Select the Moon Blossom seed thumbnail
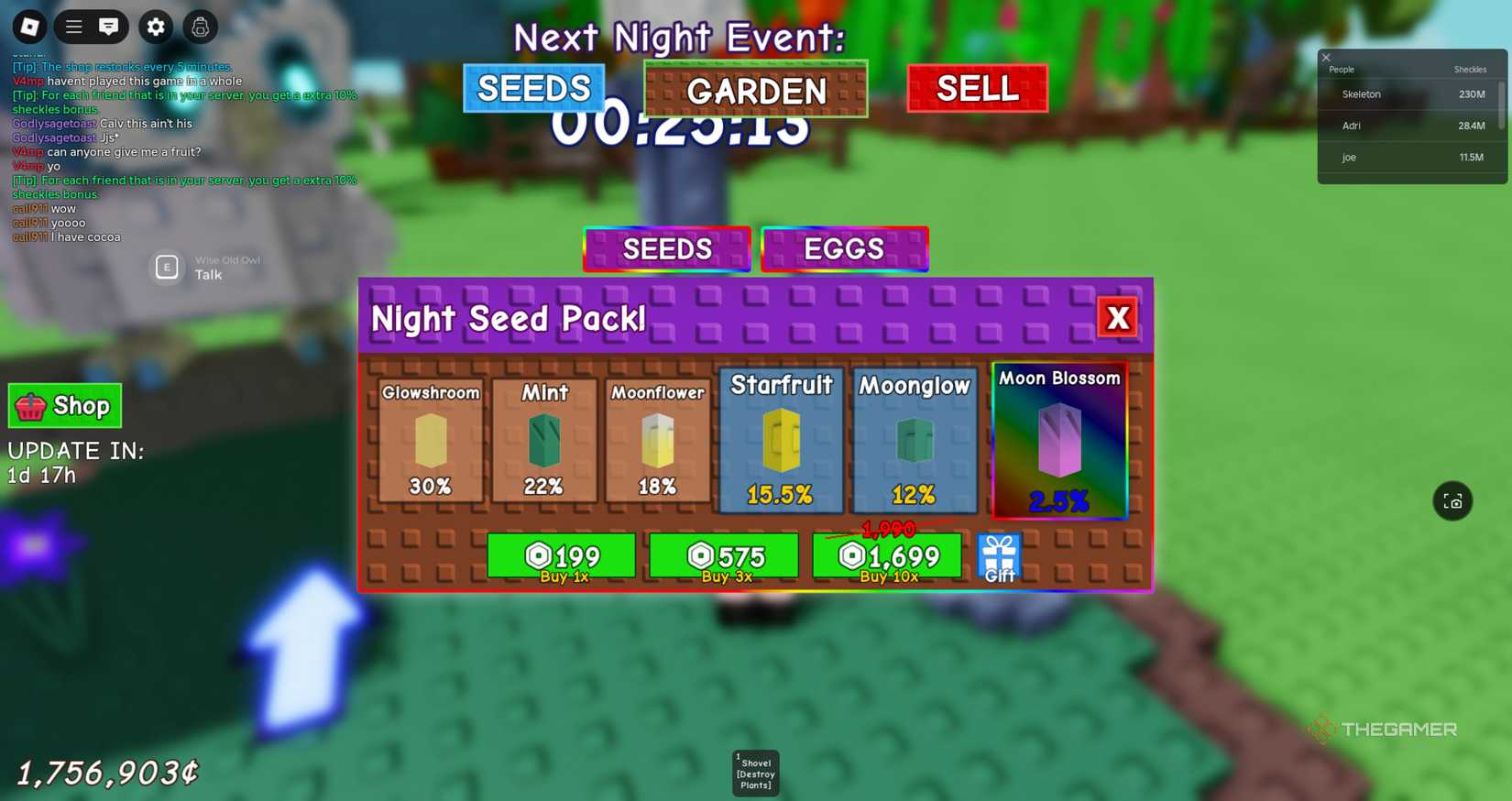1512x801 pixels. point(1058,440)
